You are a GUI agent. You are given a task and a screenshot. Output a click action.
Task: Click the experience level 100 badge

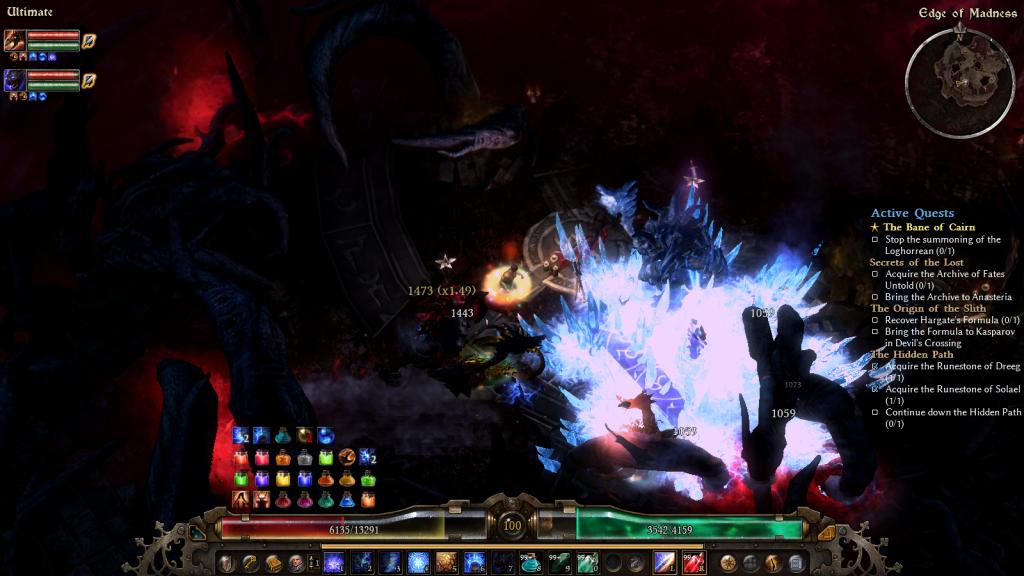tap(512, 526)
